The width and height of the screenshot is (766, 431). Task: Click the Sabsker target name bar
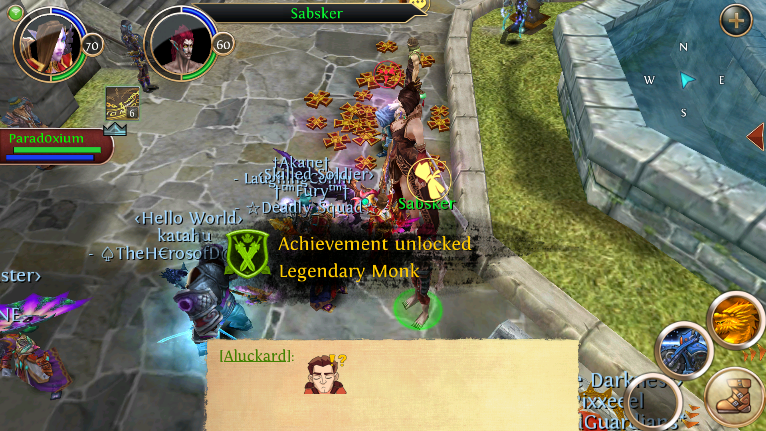click(x=315, y=13)
